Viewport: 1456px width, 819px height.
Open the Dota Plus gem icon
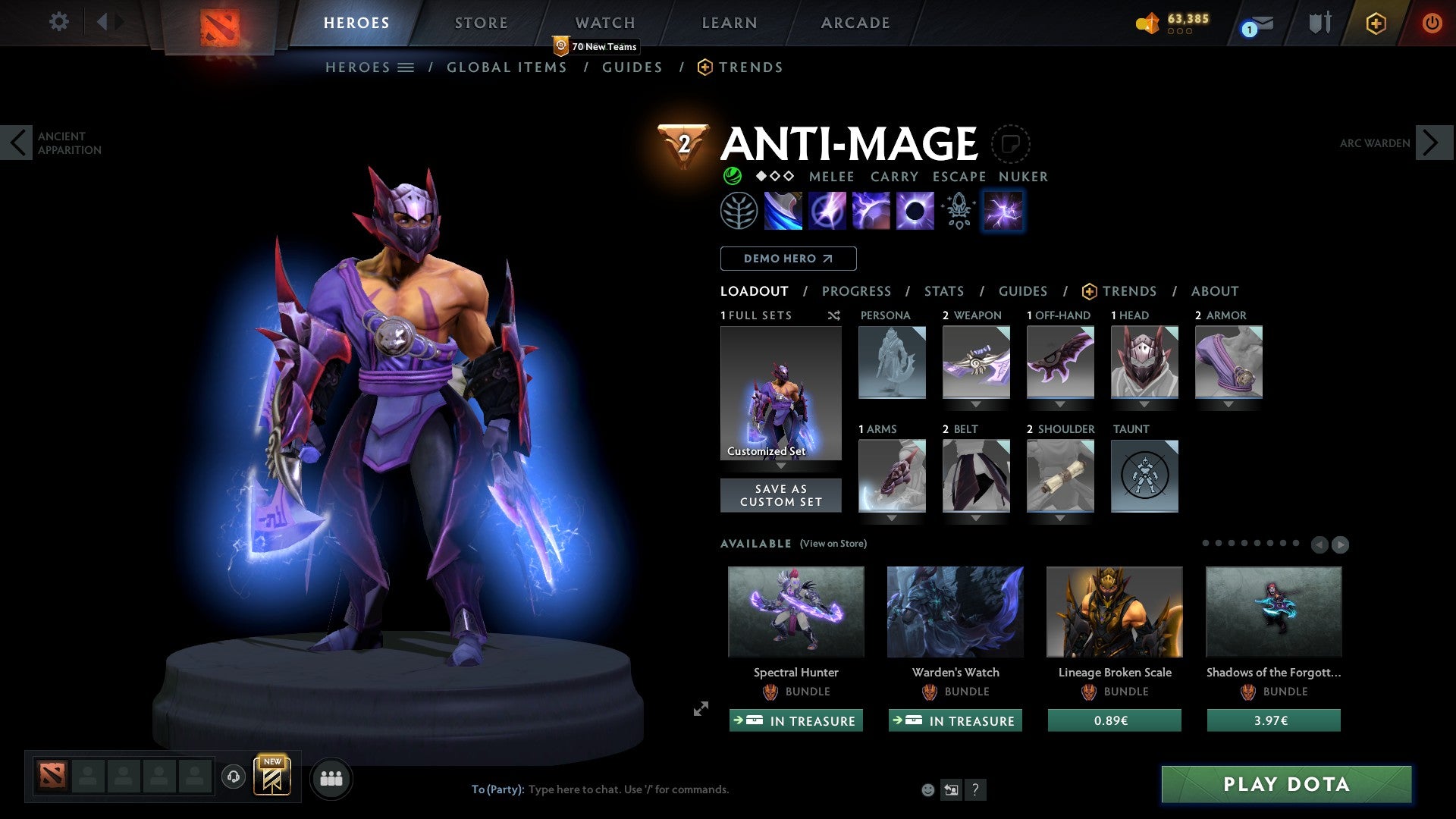point(1376,23)
